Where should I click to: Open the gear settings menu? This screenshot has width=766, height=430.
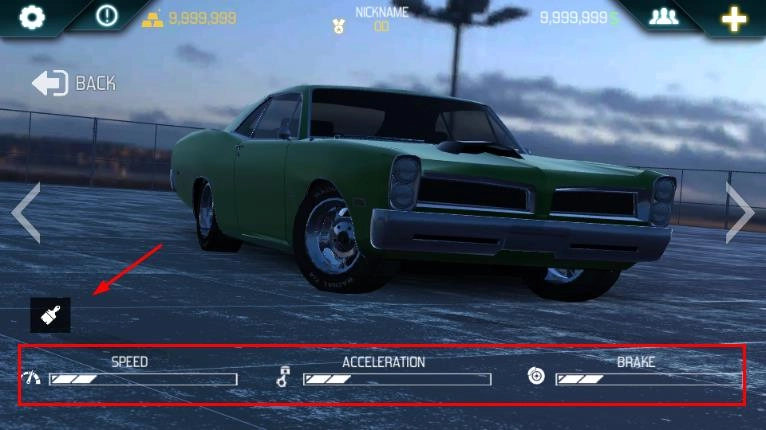[33, 17]
